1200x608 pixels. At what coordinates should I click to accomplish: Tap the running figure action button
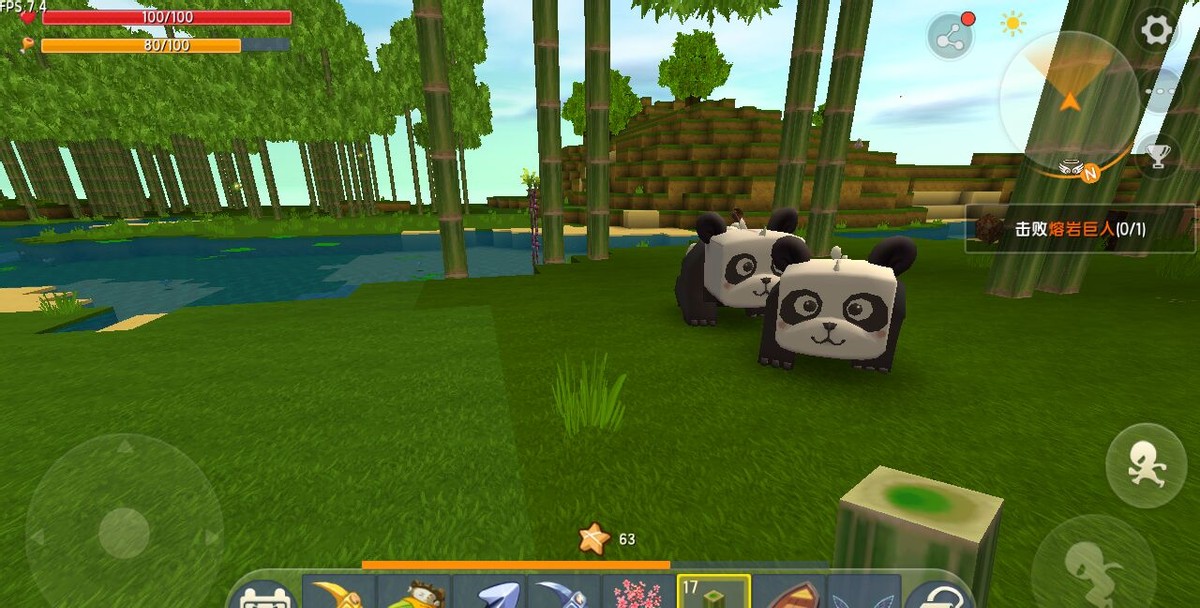1145,465
